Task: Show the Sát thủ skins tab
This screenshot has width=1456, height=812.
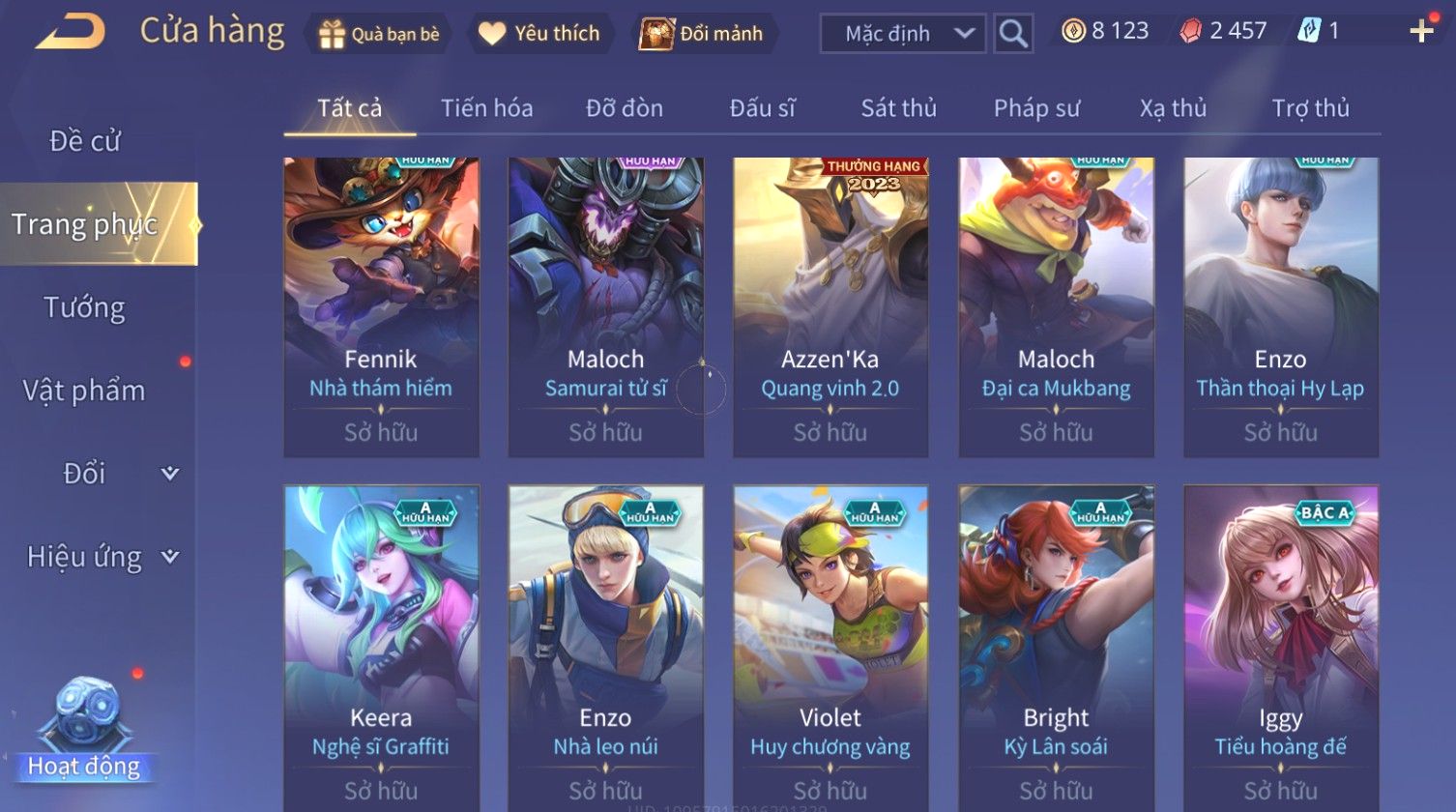Action: point(898,108)
